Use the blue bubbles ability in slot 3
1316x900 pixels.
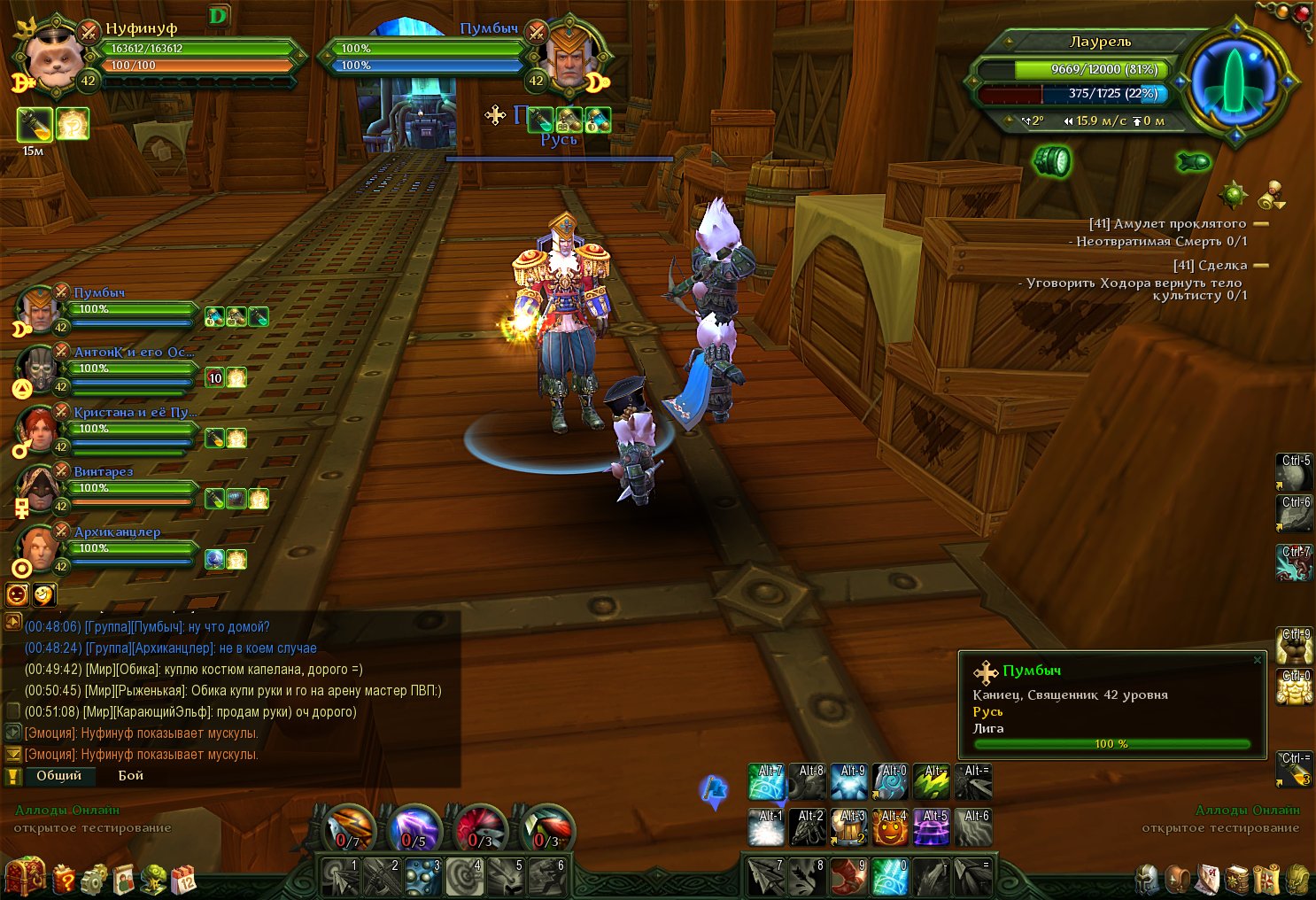click(x=422, y=875)
